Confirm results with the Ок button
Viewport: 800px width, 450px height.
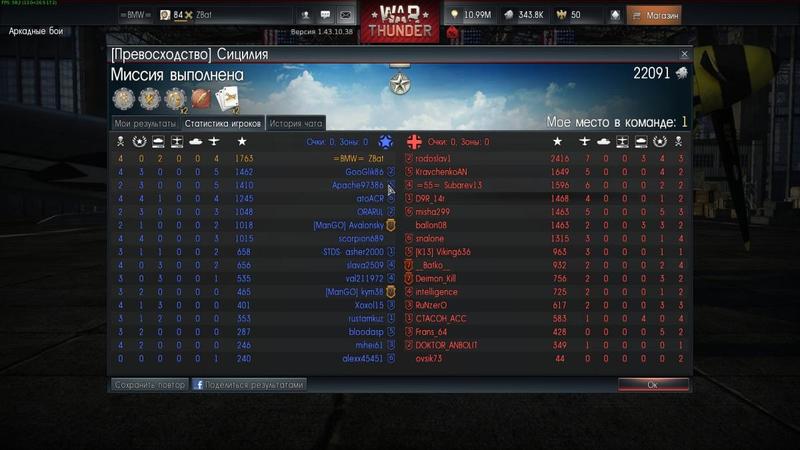point(652,384)
